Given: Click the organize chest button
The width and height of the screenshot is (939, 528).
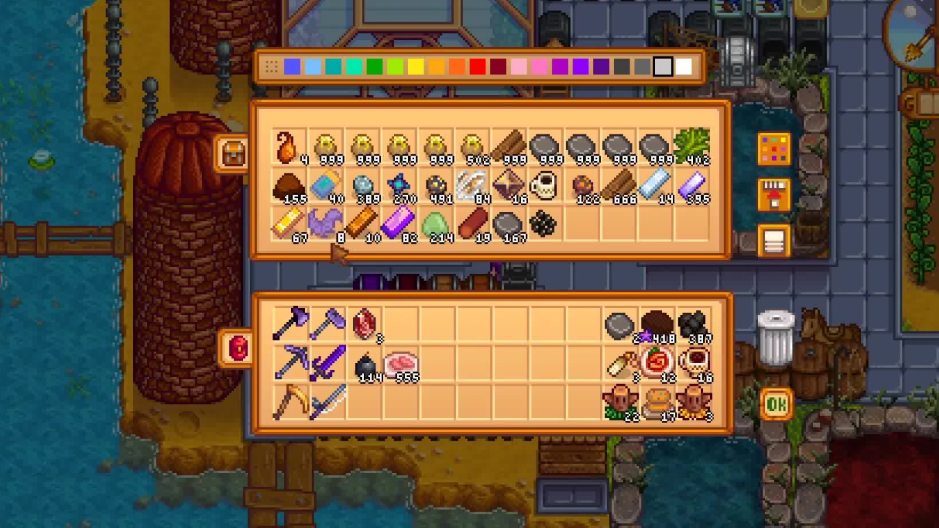Looking at the screenshot, I should (x=774, y=240).
